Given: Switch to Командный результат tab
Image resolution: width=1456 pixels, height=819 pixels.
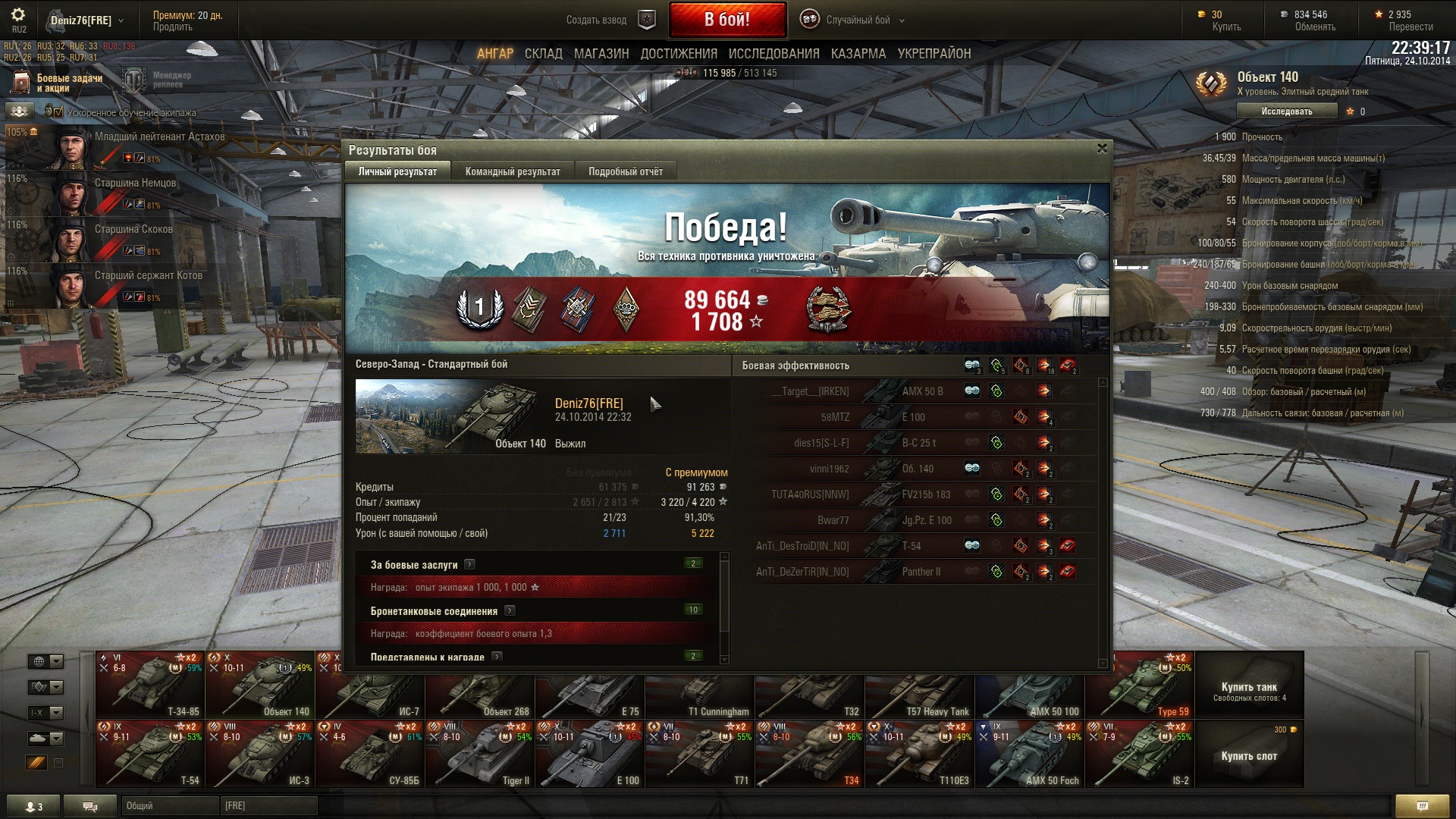Looking at the screenshot, I should click(513, 171).
